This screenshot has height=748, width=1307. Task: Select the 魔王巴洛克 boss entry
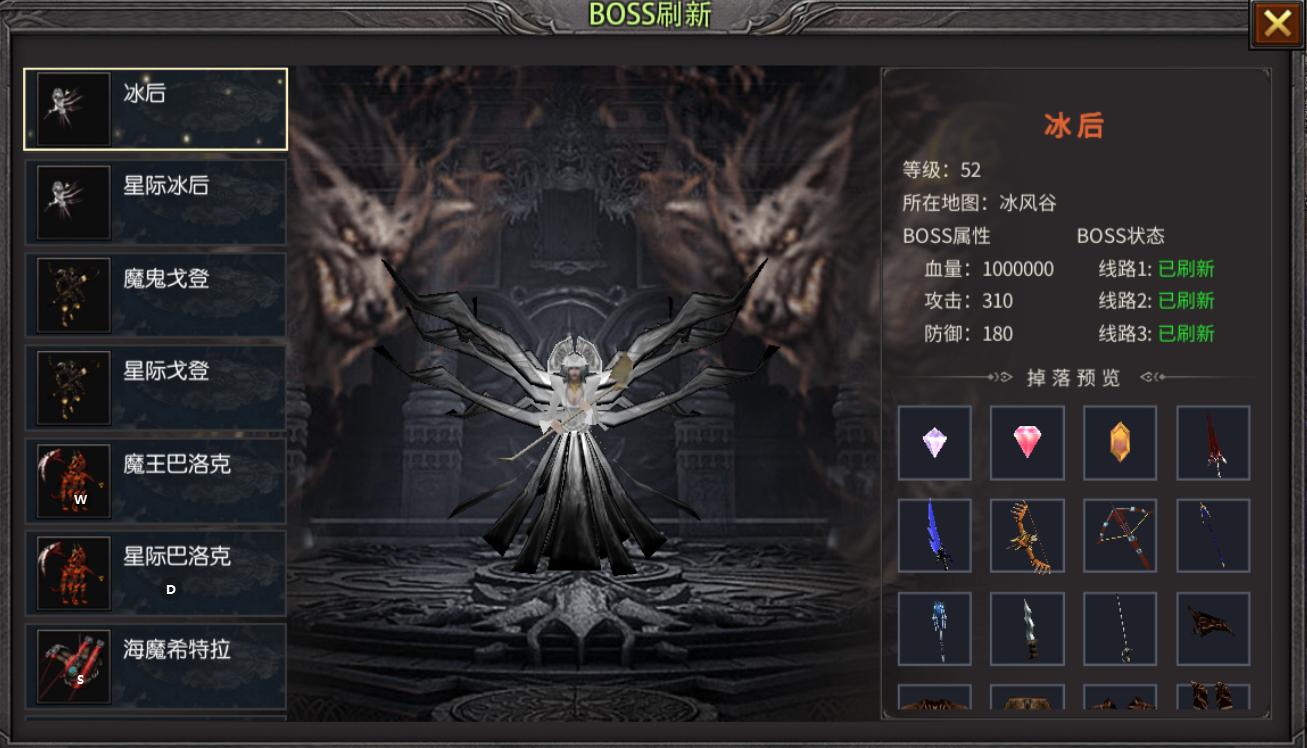click(x=155, y=480)
